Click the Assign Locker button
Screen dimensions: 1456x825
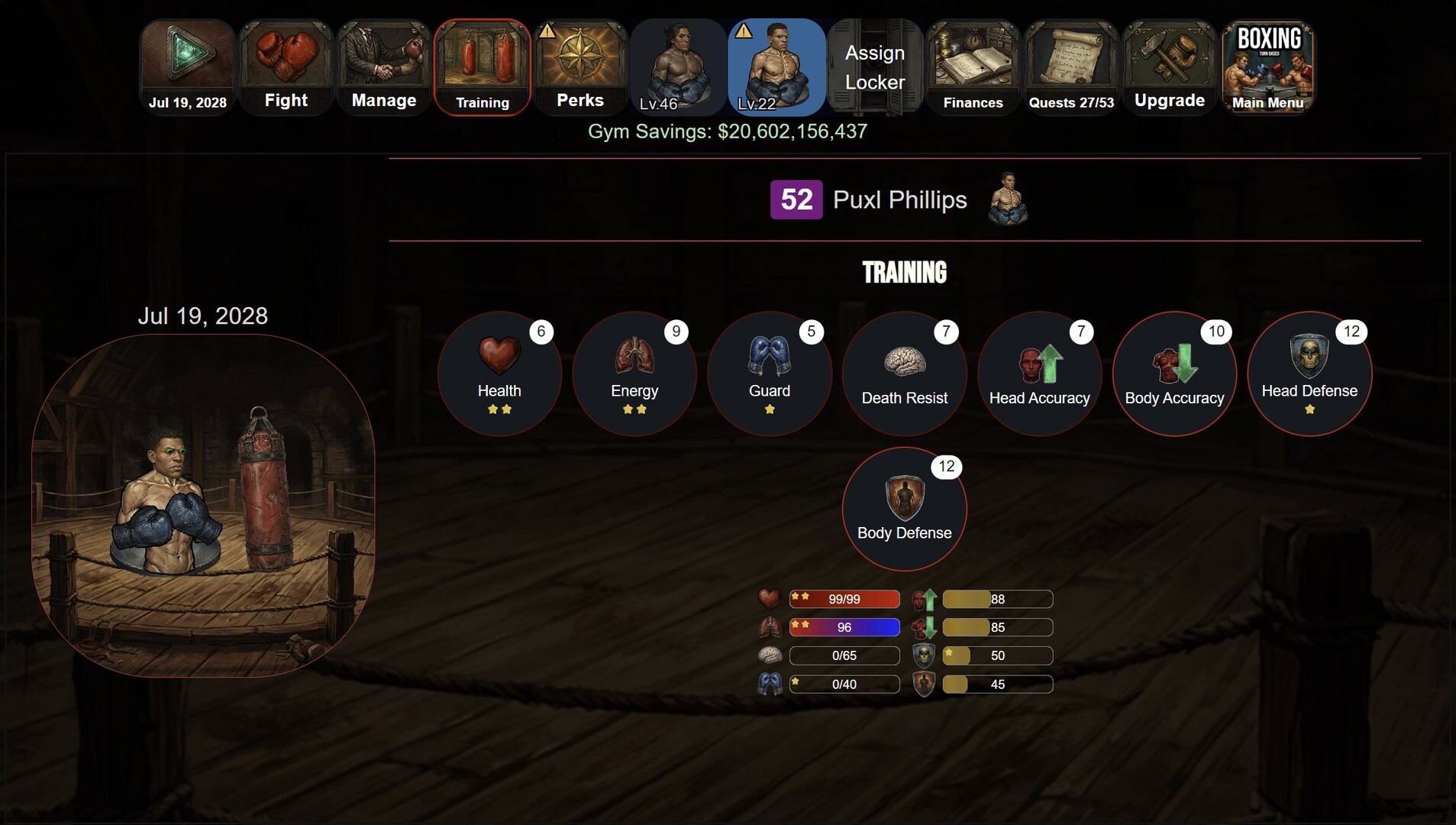coord(875,67)
